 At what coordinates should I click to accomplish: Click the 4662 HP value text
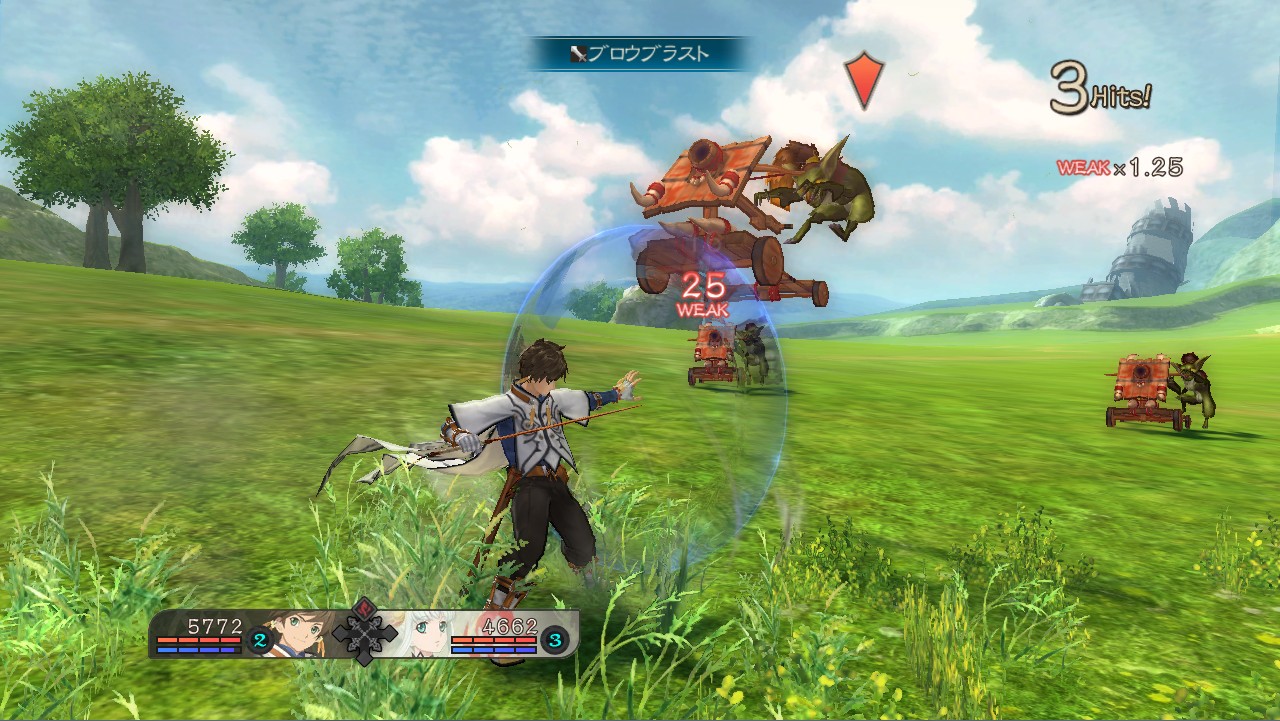click(x=510, y=626)
